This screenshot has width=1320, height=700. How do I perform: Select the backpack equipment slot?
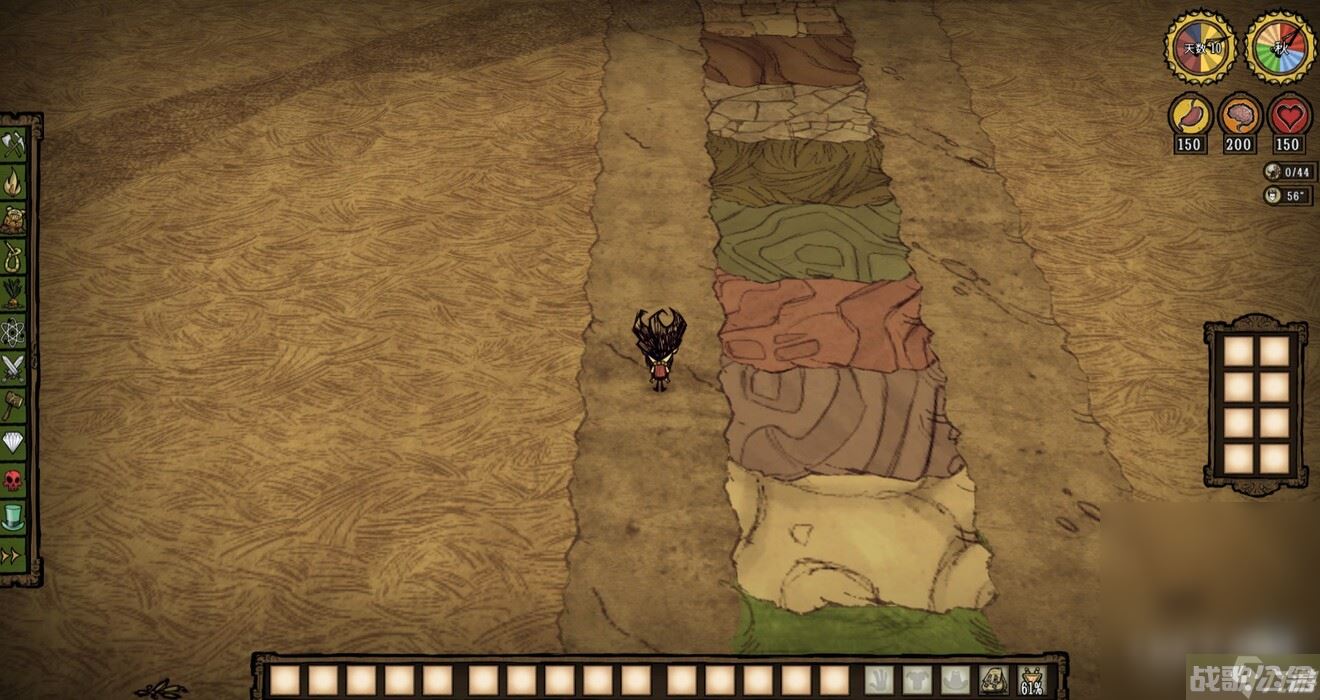tap(993, 680)
